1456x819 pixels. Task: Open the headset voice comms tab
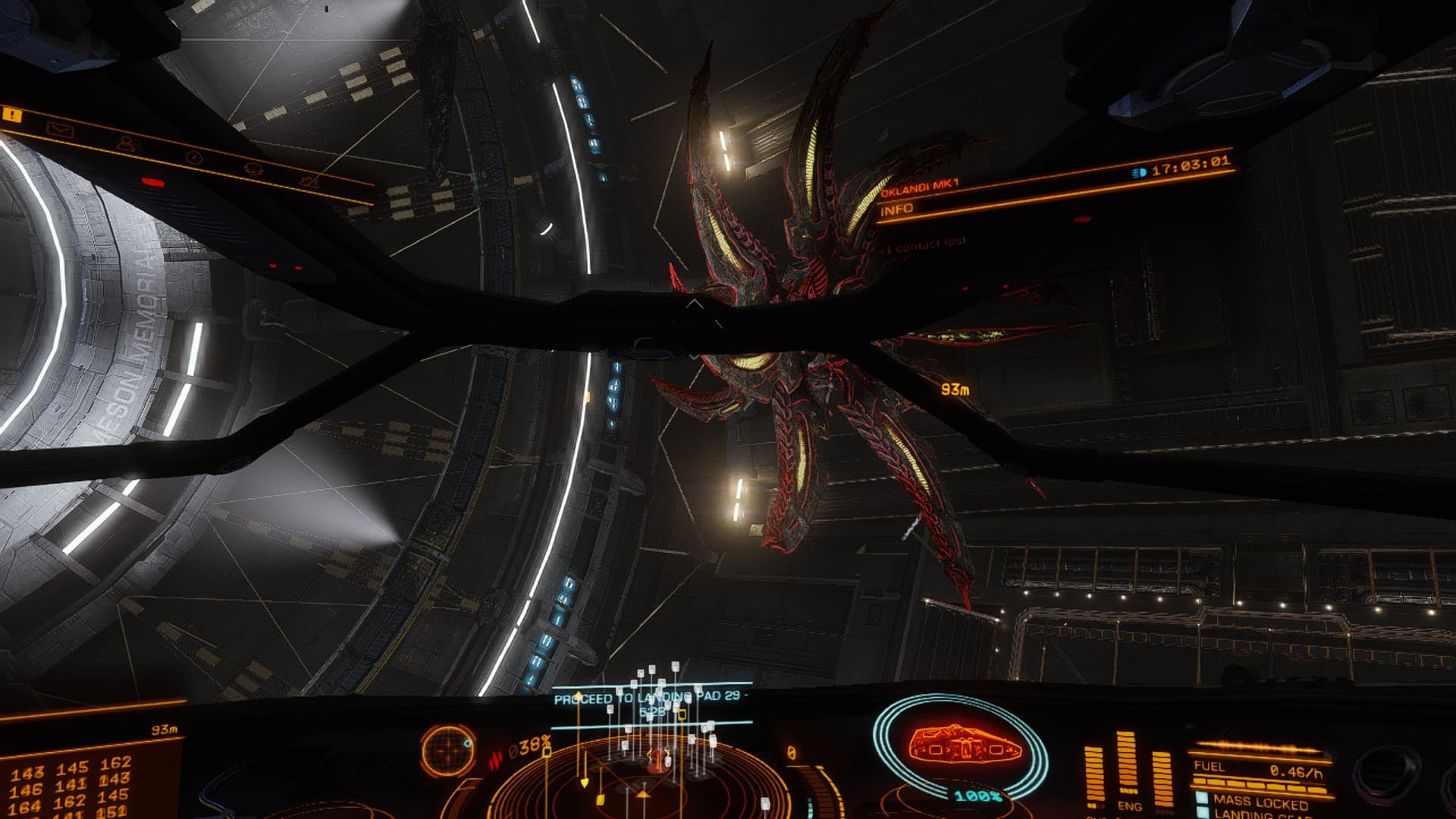[x=252, y=170]
